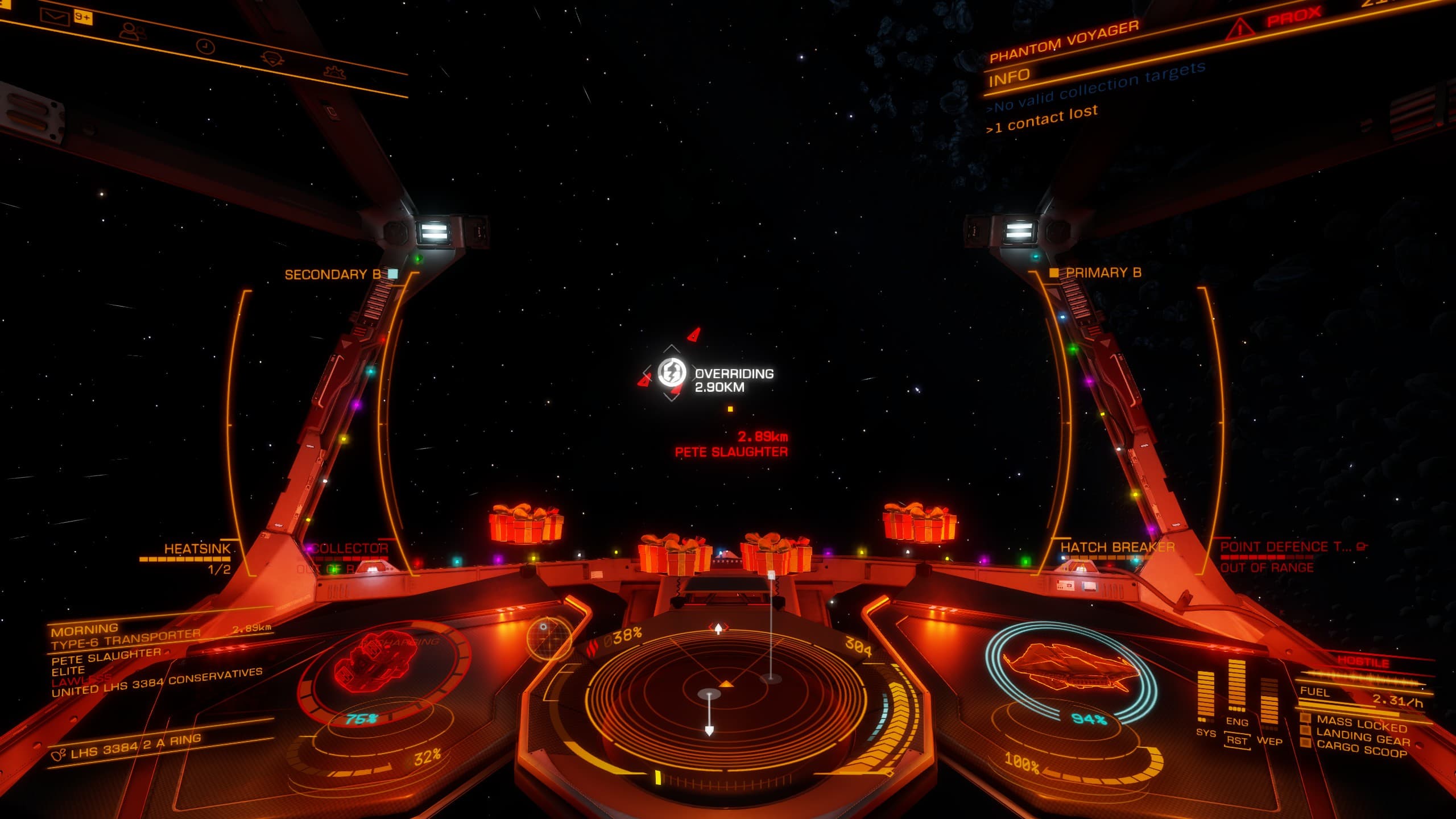Open the gear-shaped comms settings tab

click(x=332, y=72)
